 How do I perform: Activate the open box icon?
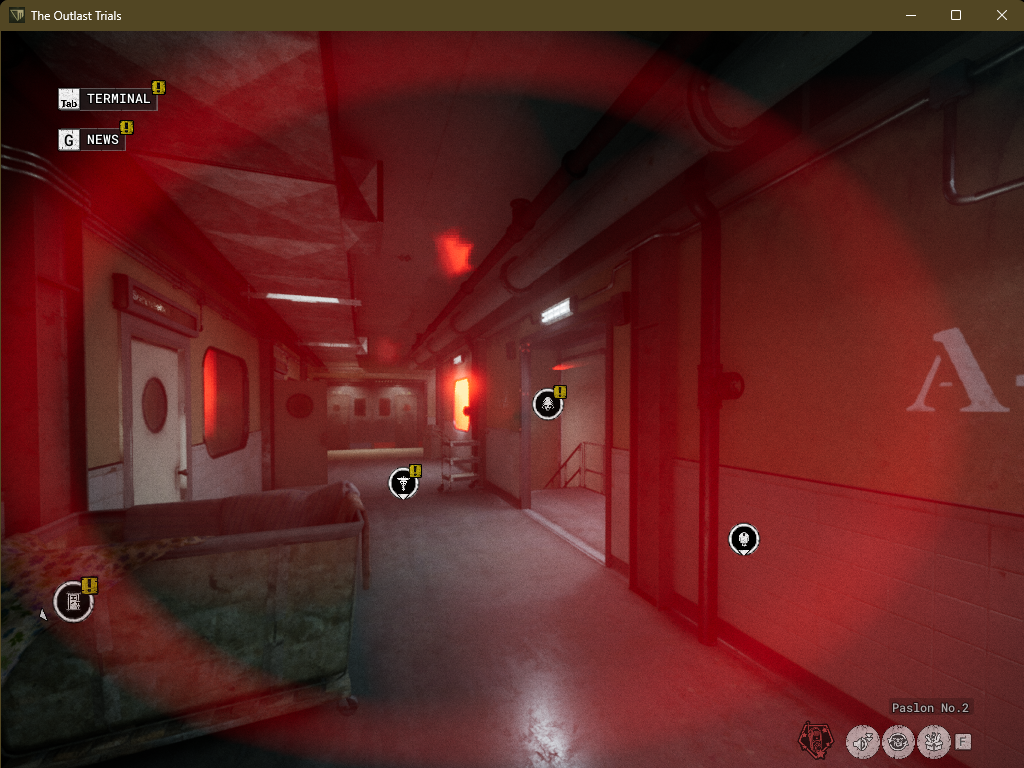click(x=933, y=741)
